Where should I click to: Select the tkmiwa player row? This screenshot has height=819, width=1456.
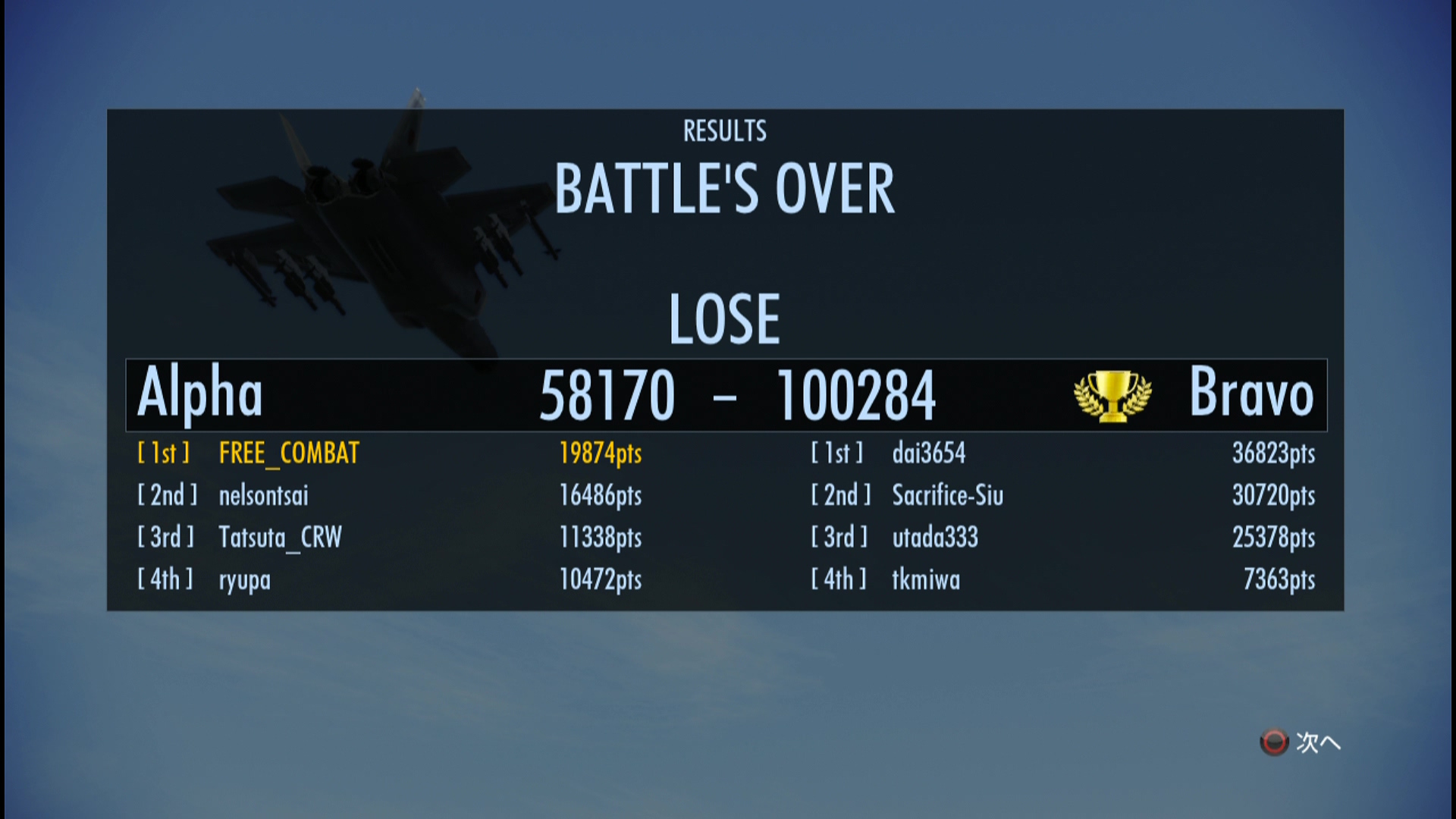(x=926, y=580)
